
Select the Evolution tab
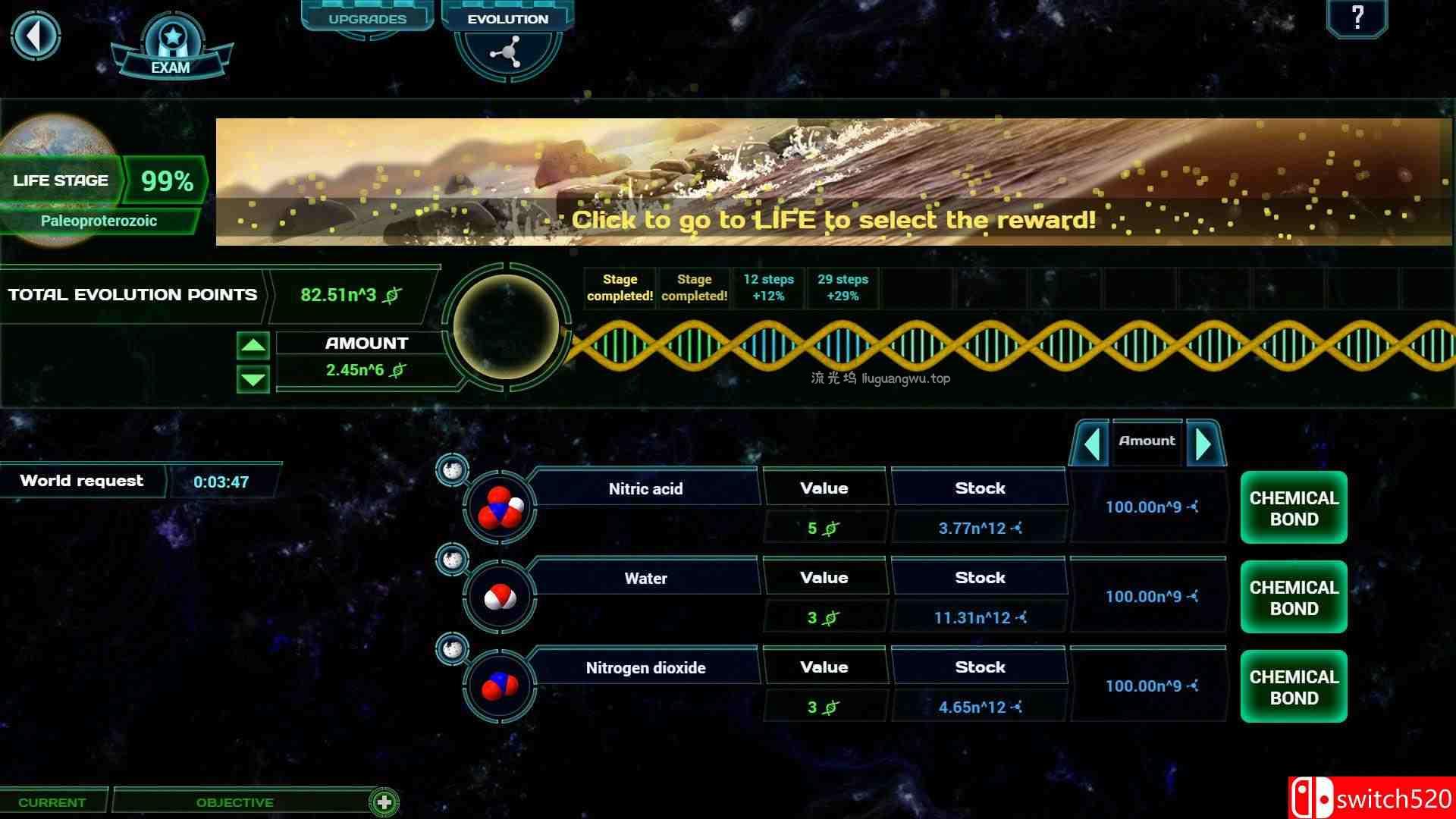507,19
